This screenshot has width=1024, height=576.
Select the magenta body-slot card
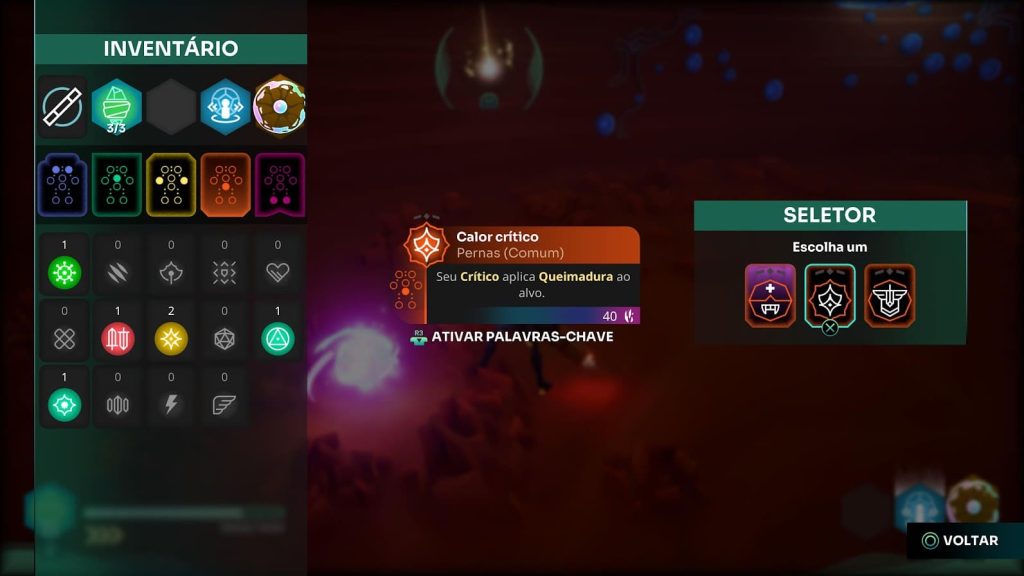click(279, 185)
